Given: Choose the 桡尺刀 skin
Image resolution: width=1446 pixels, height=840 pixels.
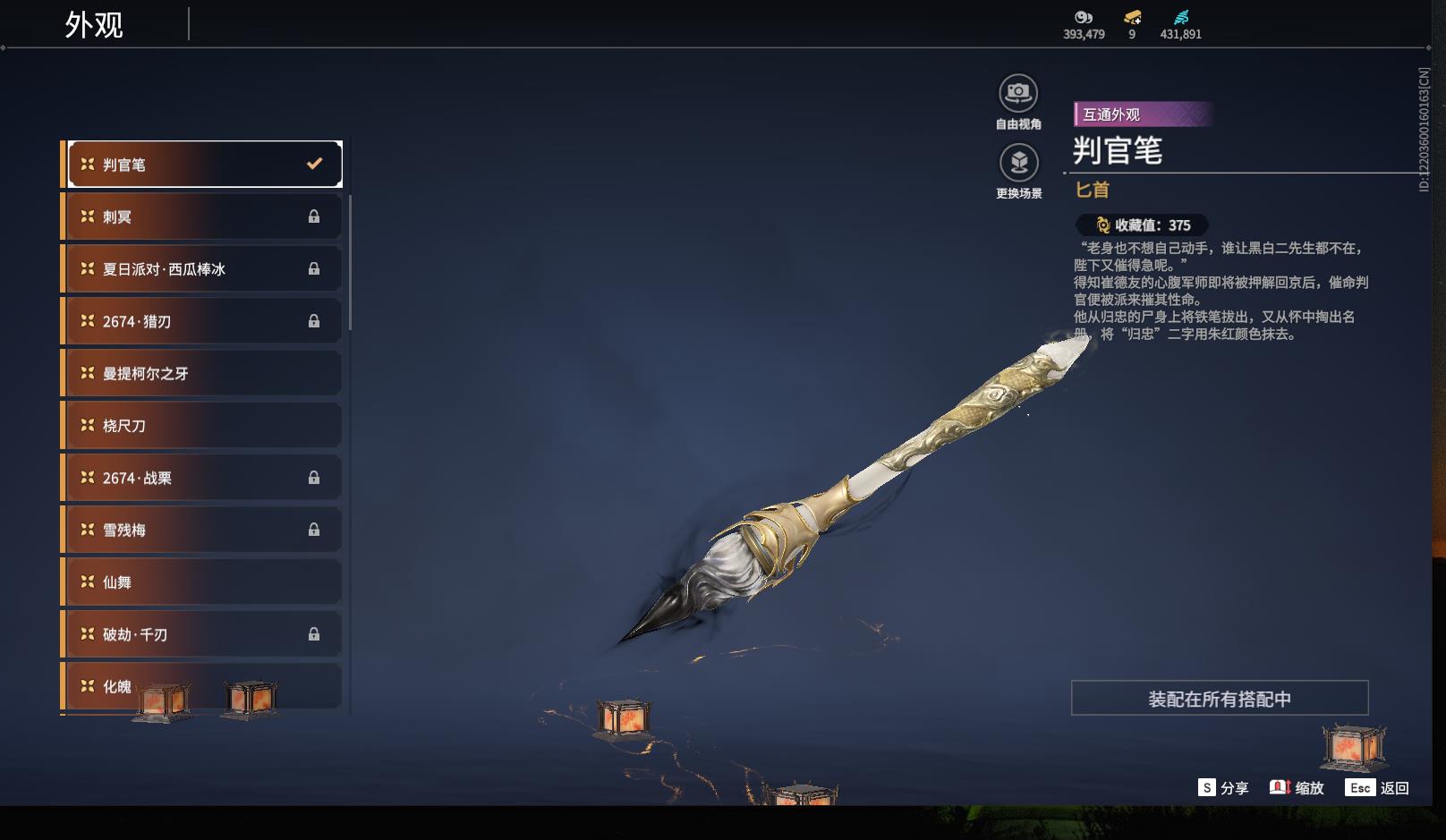Looking at the screenshot, I should (x=204, y=426).
